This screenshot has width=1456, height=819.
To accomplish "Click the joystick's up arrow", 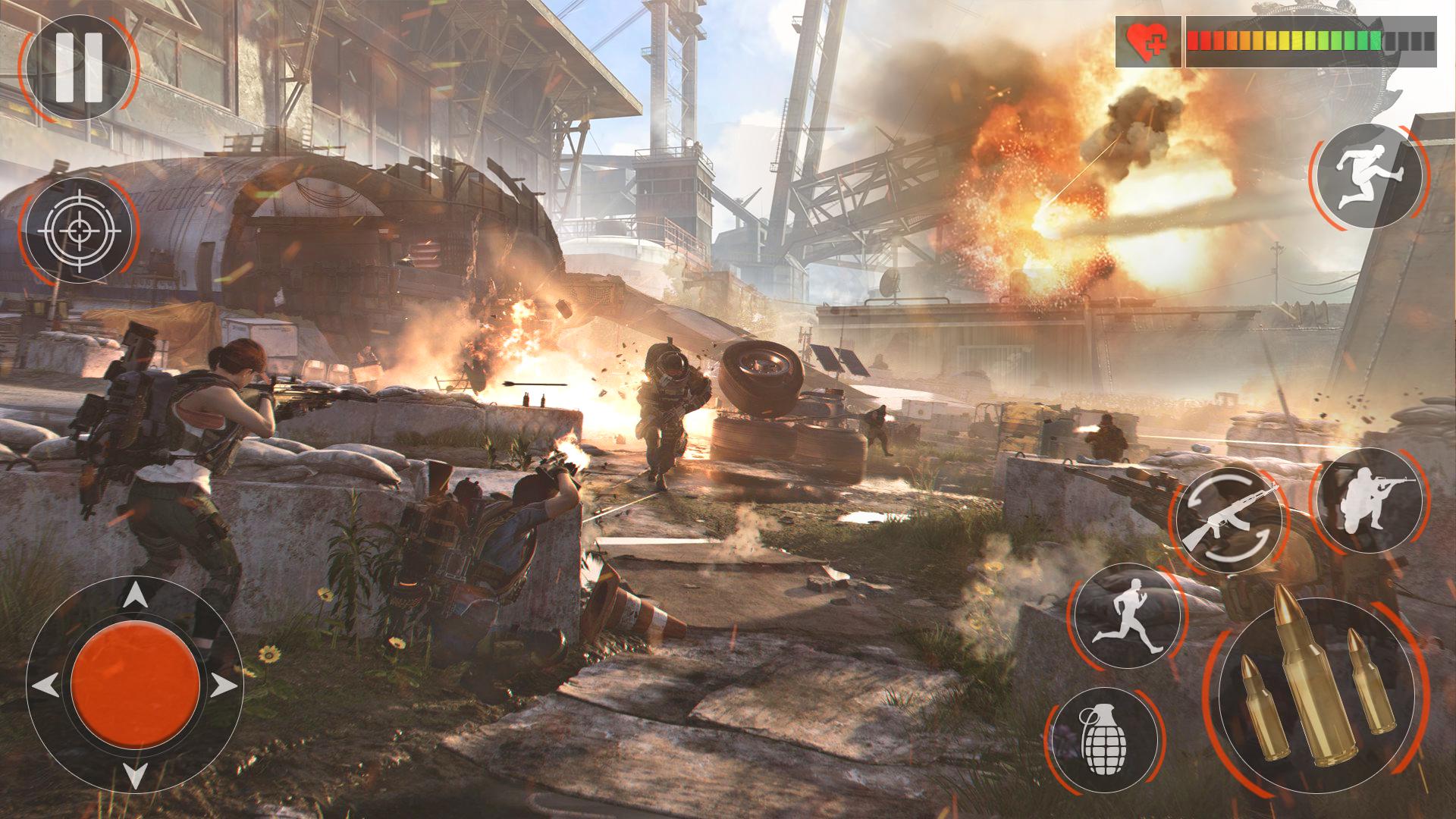I will pos(135,595).
